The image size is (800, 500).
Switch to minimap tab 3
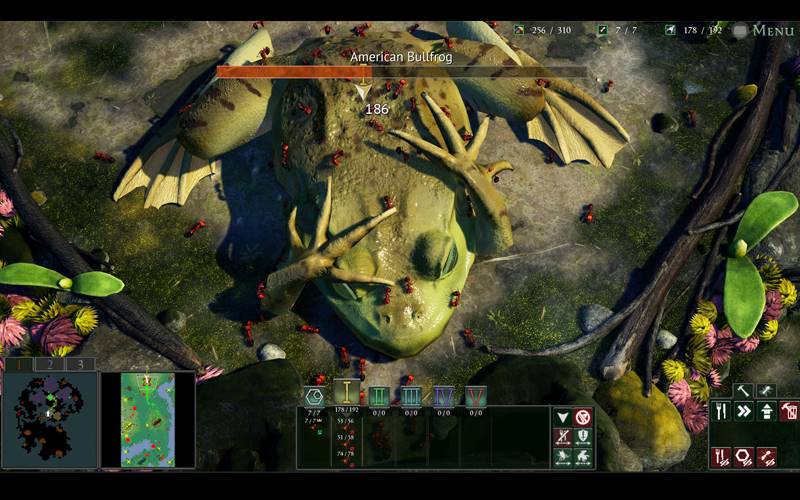pyautogui.click(x=80, y=364)
